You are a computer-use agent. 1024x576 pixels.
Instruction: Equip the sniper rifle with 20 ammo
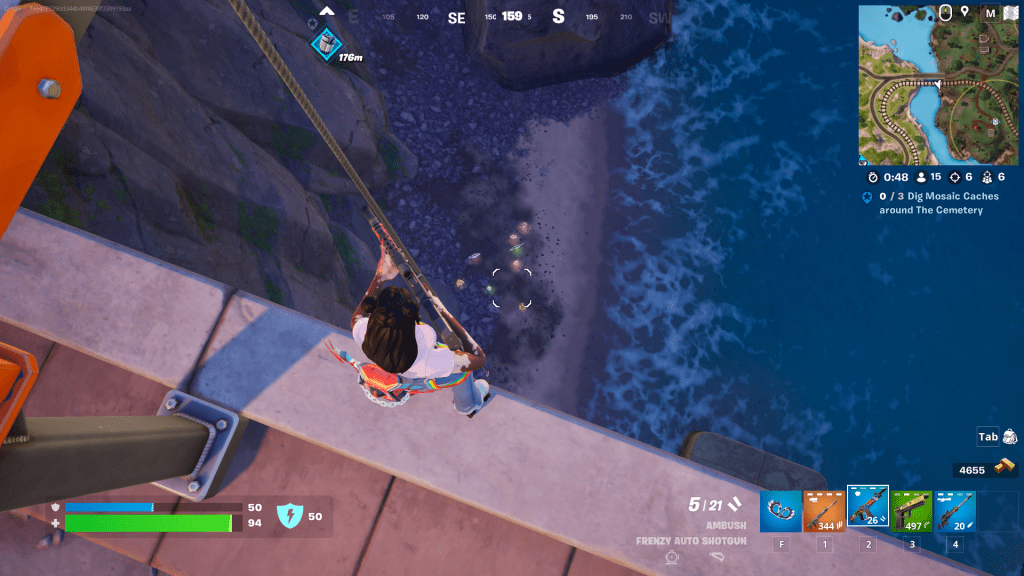[x=955, y=510]
